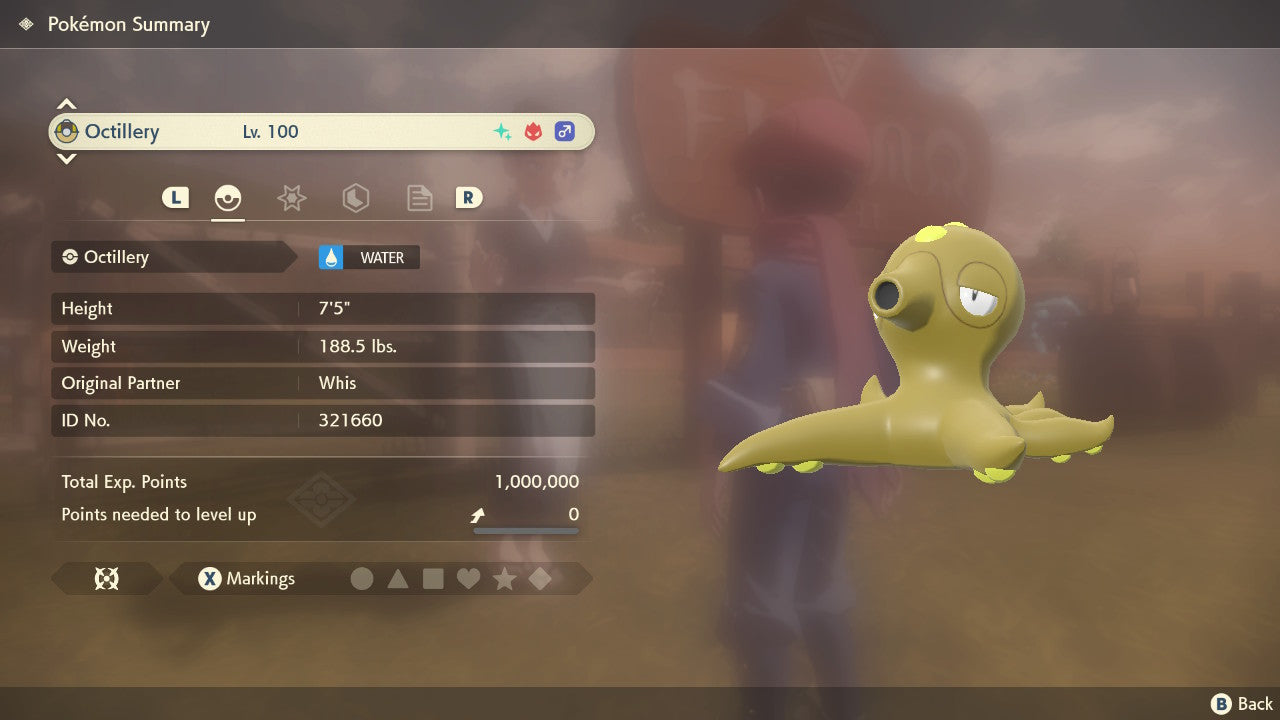Open the document notes tab
The height and width of the screenshot is (720, 1280).
pyautogui.click(x=419, y=198)
